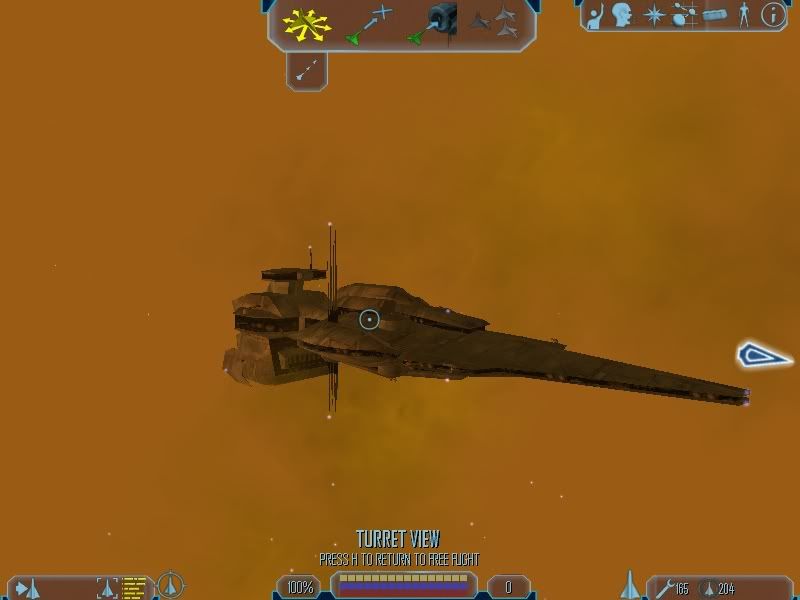Click the small missile icon below the command bar
This screenshot has width=800, height=600.
(307, 68)
